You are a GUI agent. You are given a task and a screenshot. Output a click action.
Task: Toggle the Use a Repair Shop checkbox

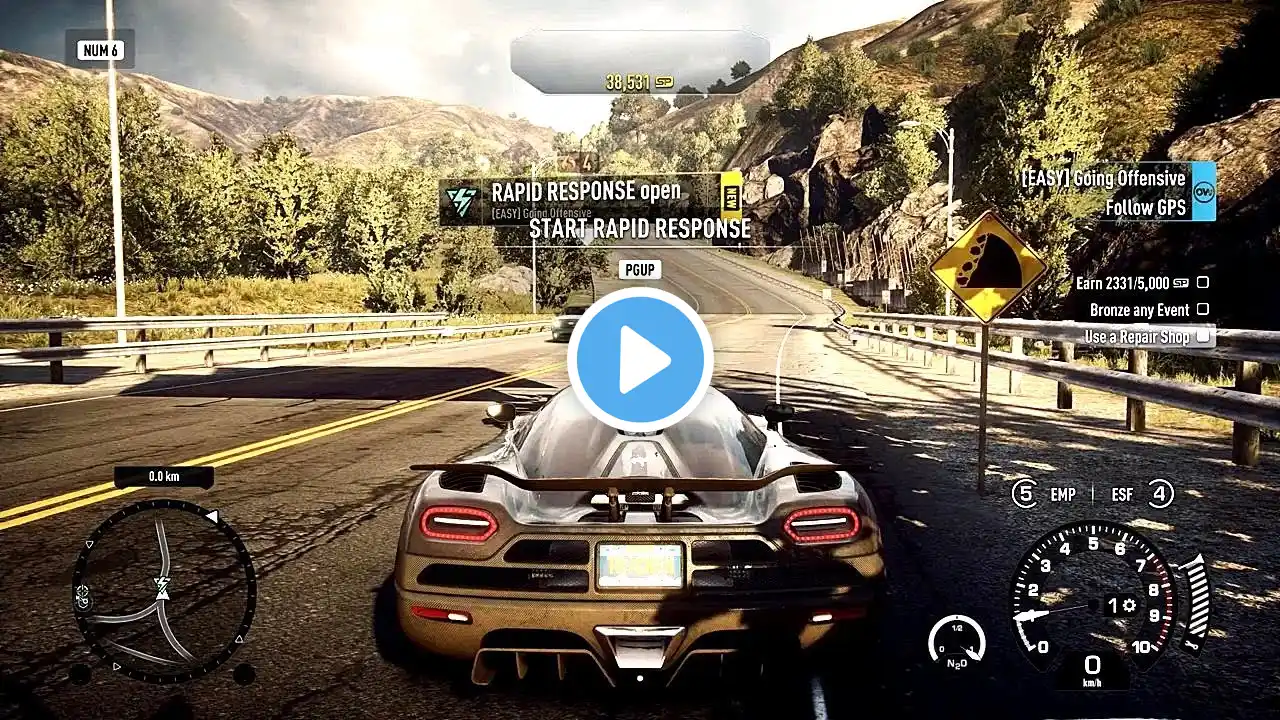coord(1203,337)
